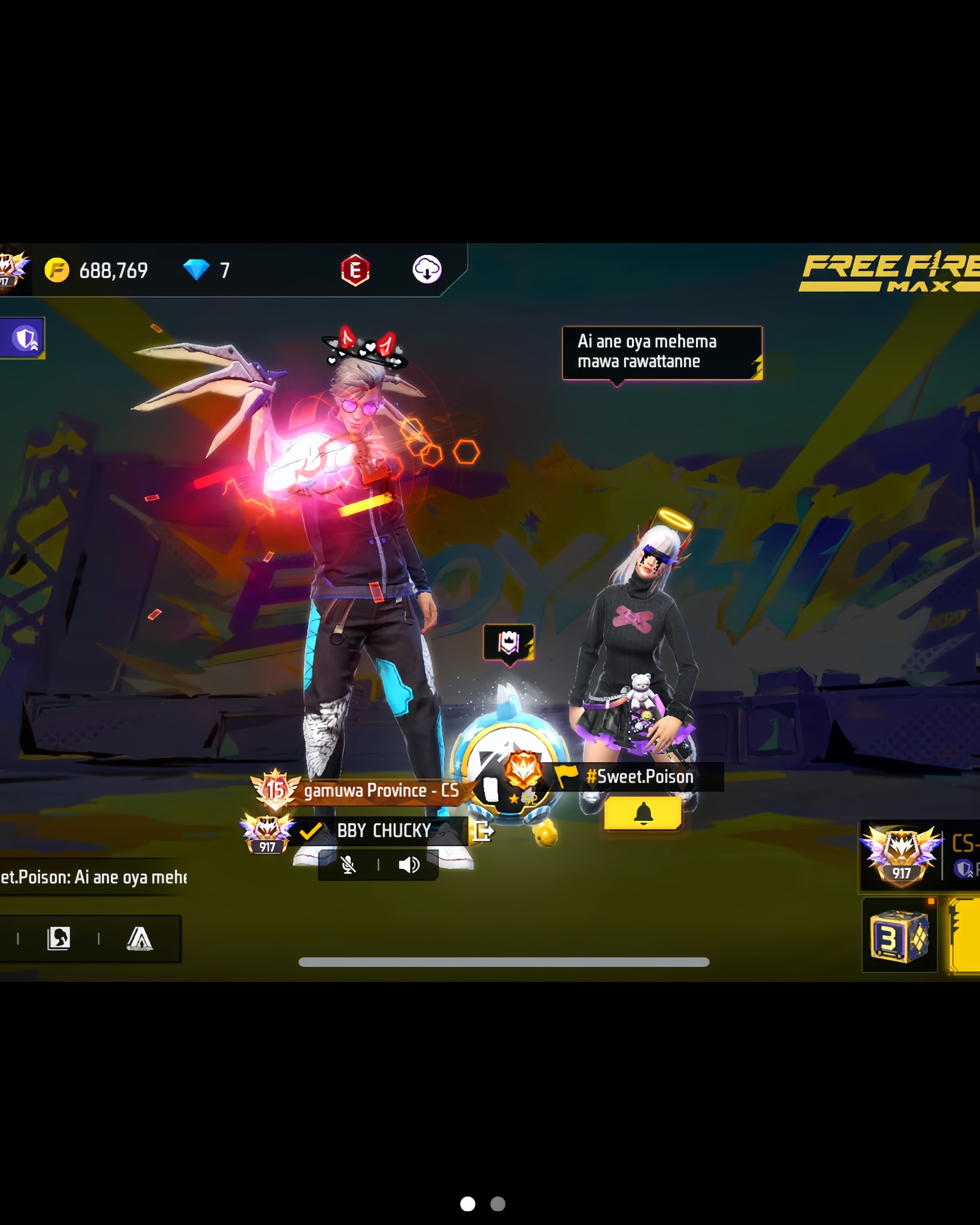Screen dimensions: 980x1225
Task: Open the guild emblem bubble above the pet
Action: (x=509, y=642)
